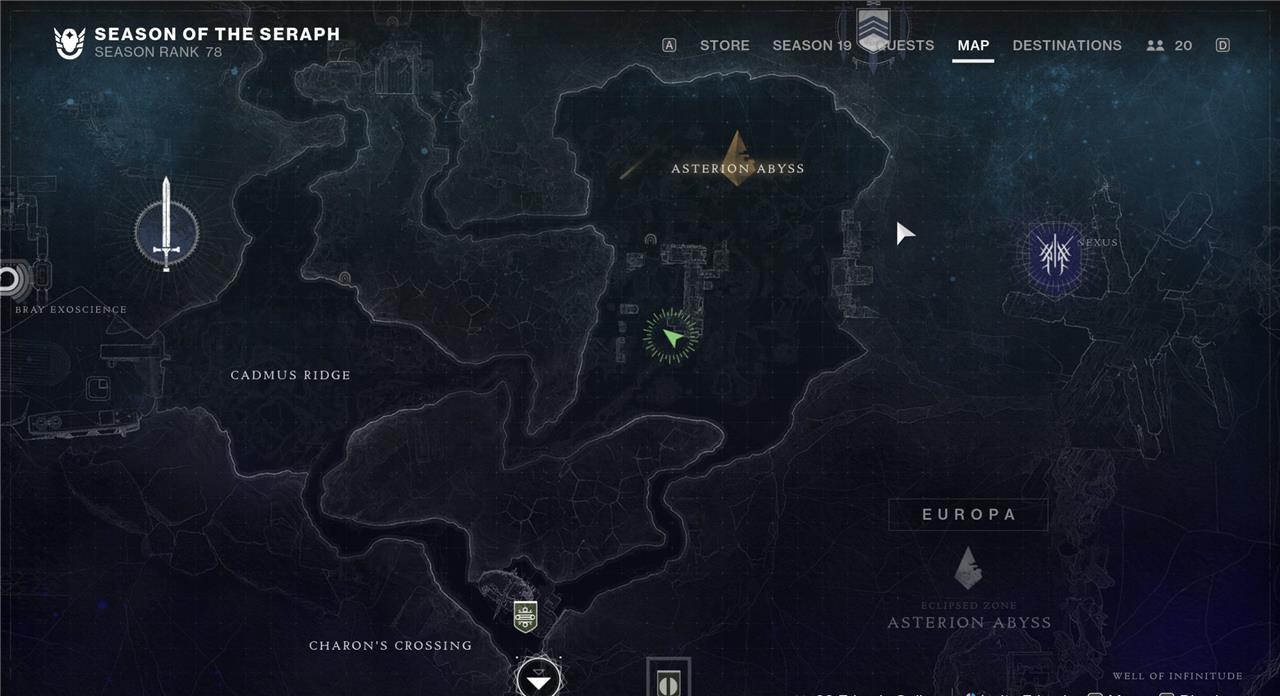
Task: Go to the Destinations tab
Action: (x=1067, y=45)
